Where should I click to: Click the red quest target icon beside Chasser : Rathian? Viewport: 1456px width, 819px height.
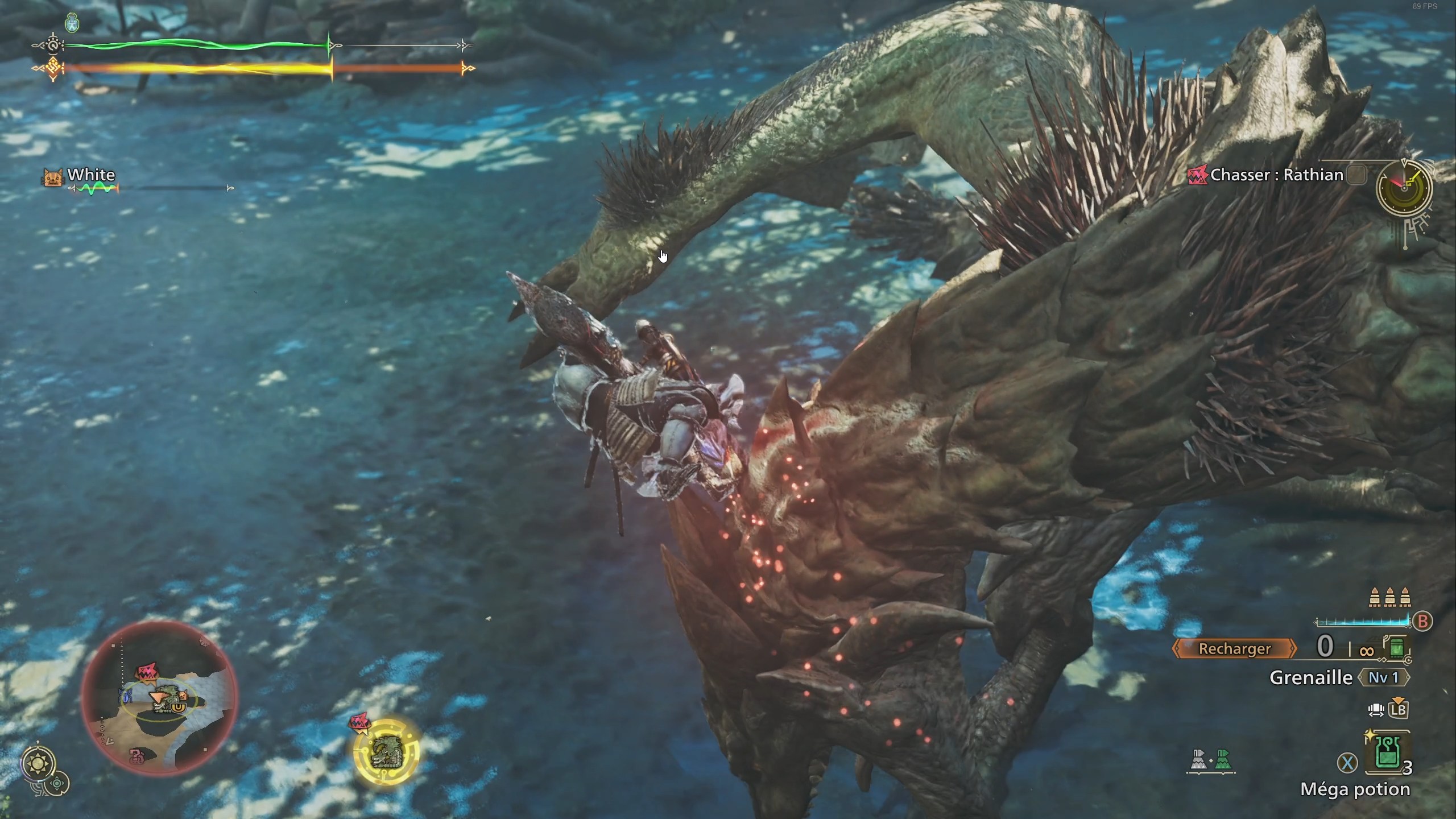(x=1197, y=175)
